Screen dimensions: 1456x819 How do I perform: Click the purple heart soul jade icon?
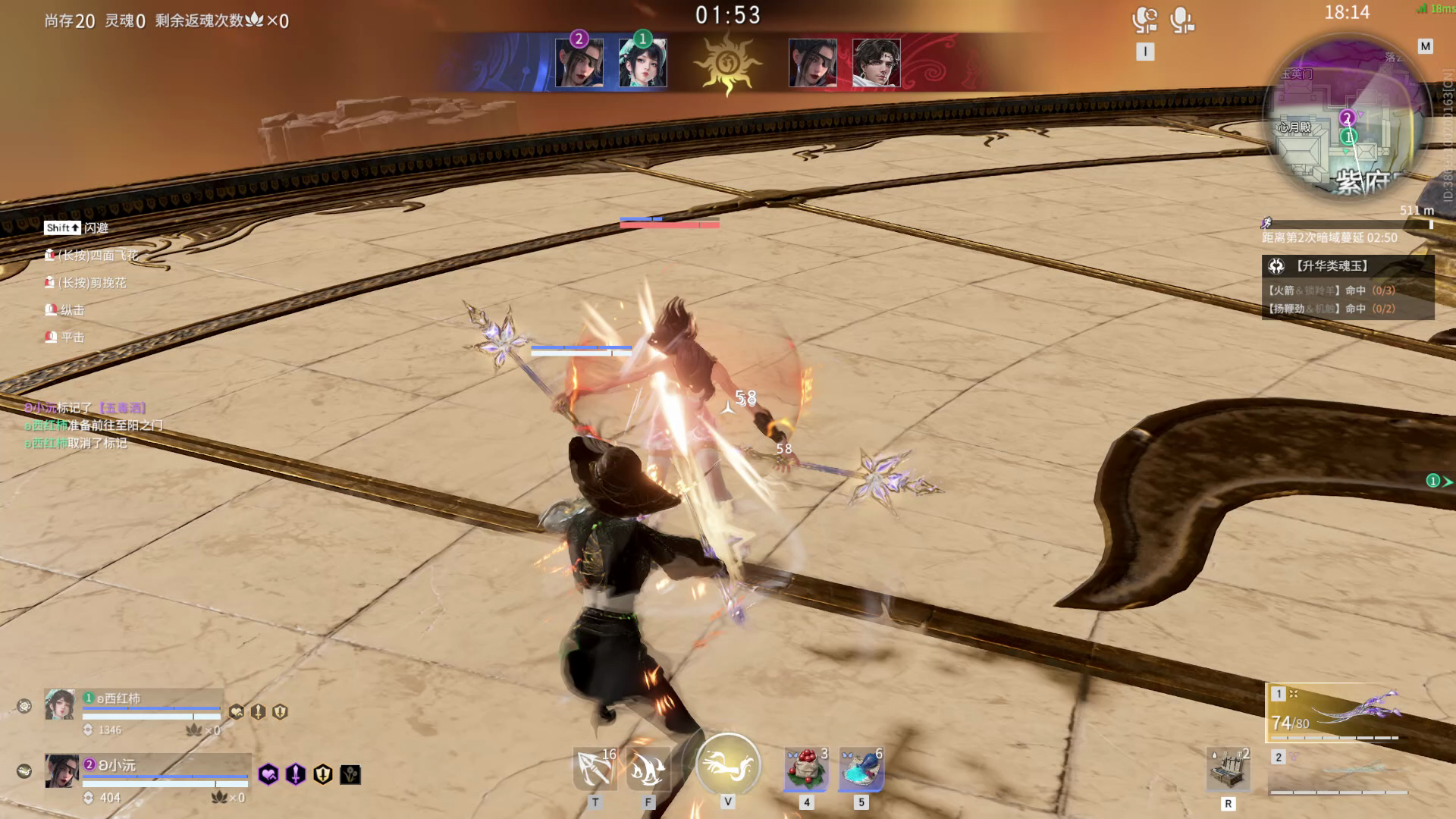tap(268, 774)
